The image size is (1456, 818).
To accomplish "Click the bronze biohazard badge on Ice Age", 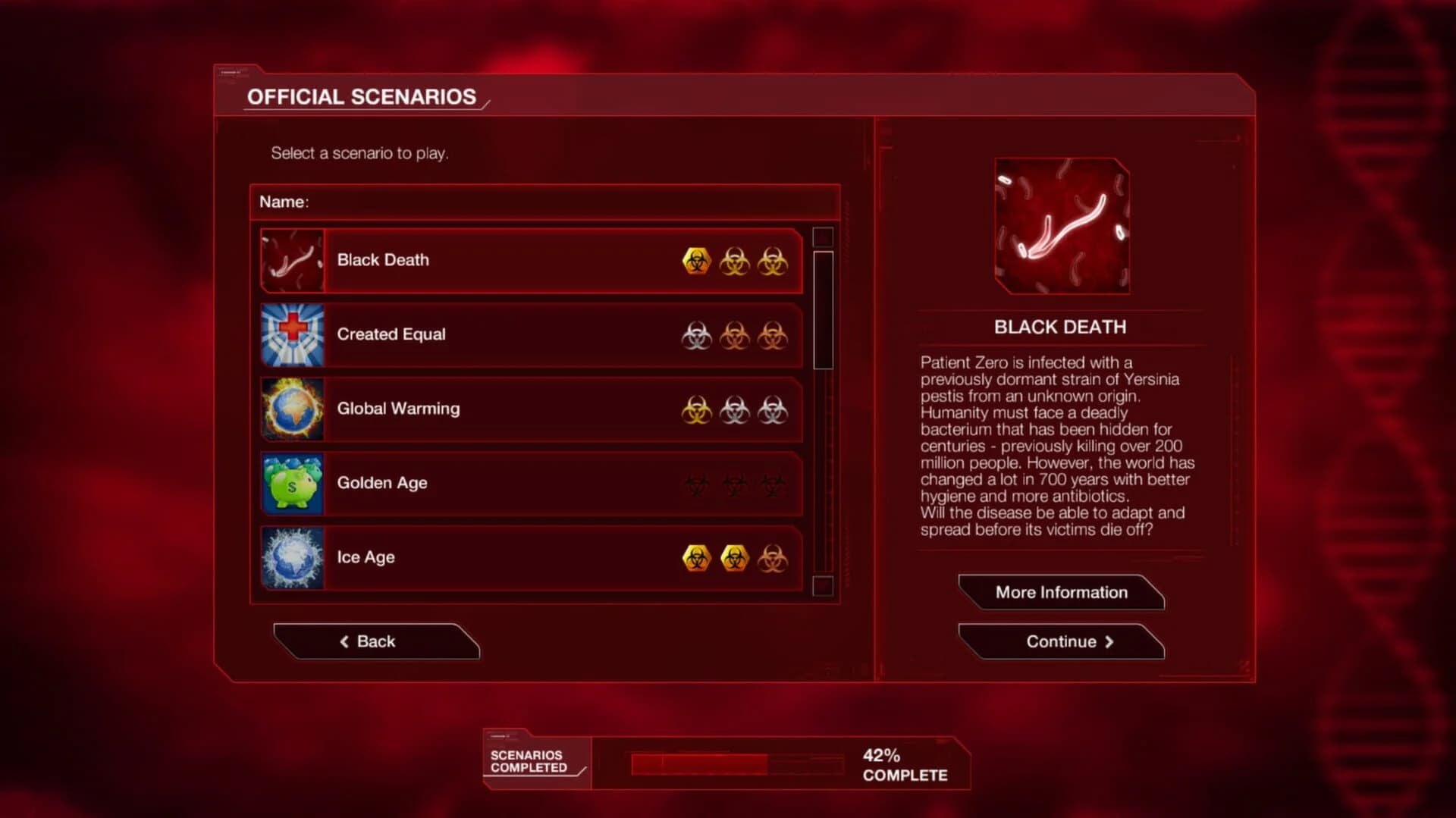I will coord(770,557).
